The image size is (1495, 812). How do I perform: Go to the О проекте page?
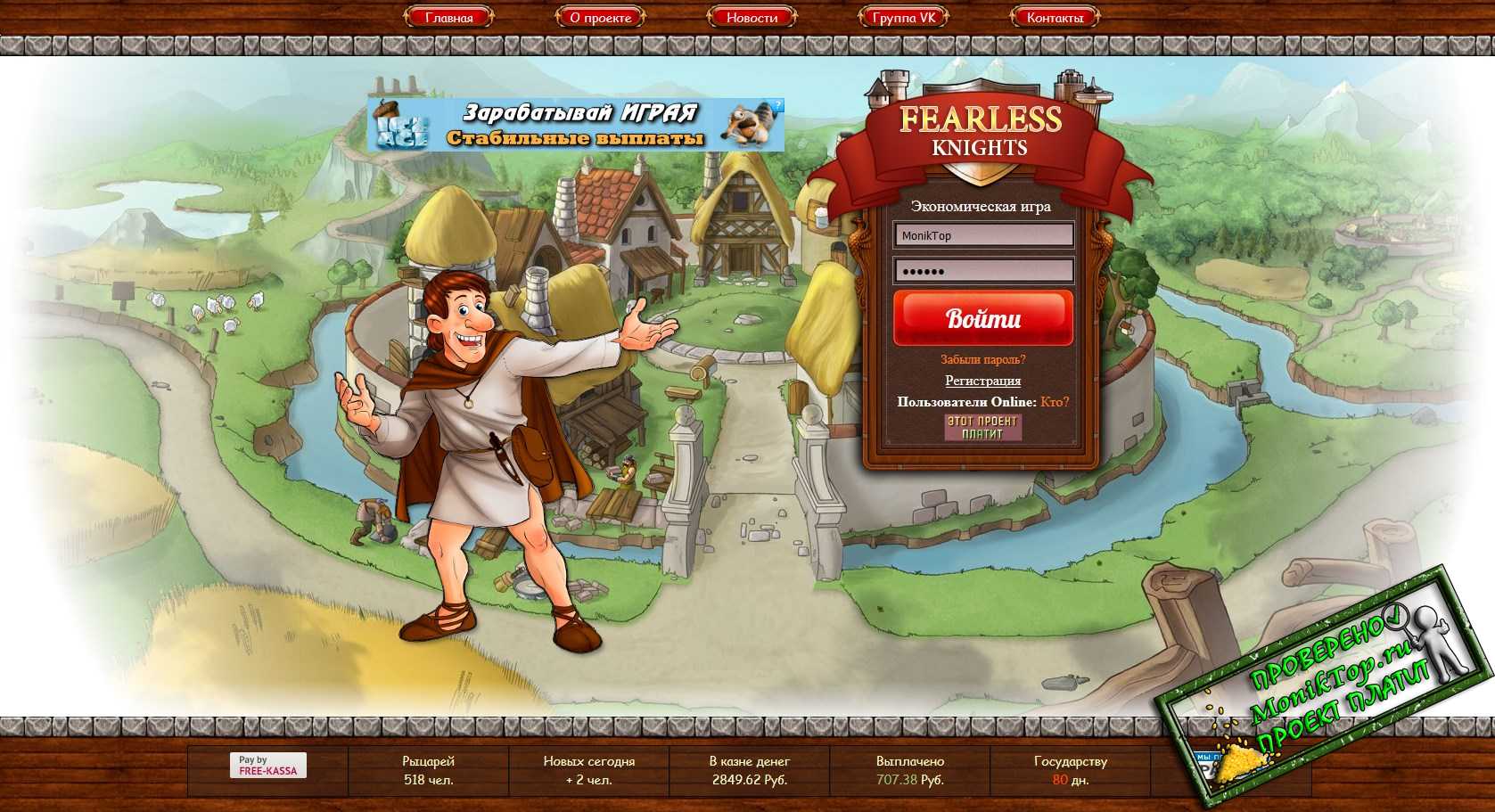pos(601,17)
